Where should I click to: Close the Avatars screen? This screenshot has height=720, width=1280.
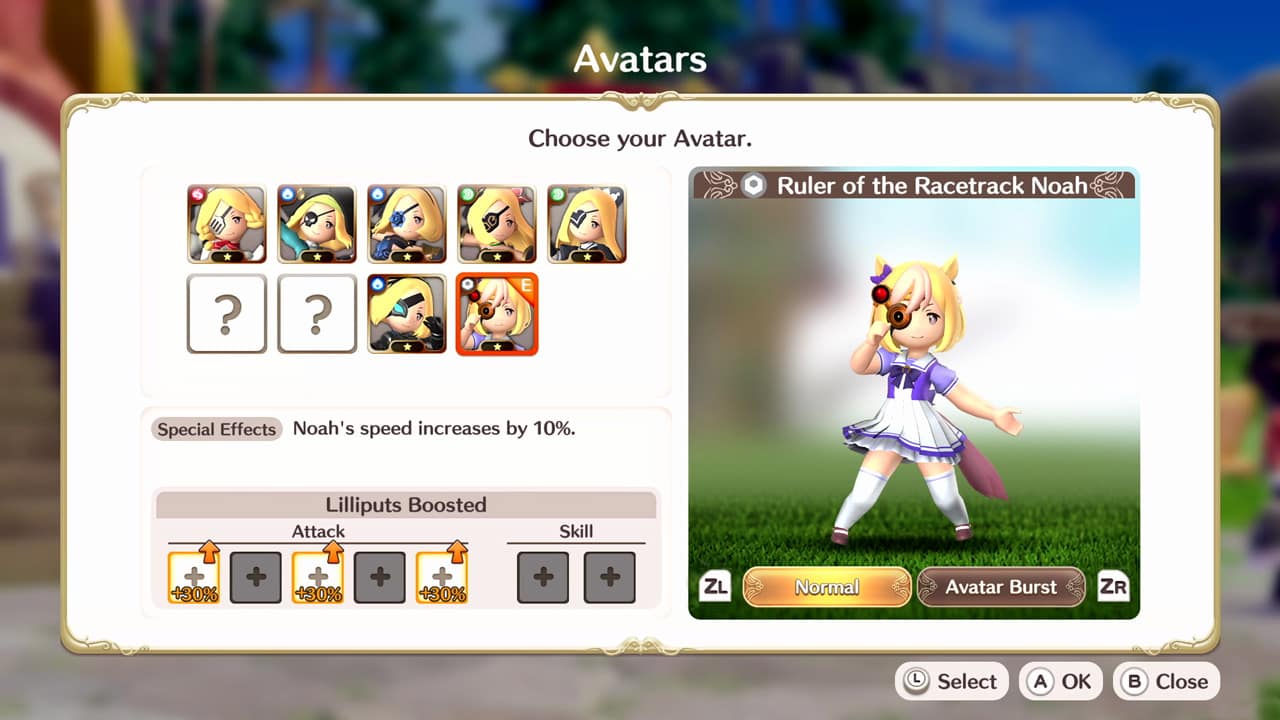pos(1166,681)
